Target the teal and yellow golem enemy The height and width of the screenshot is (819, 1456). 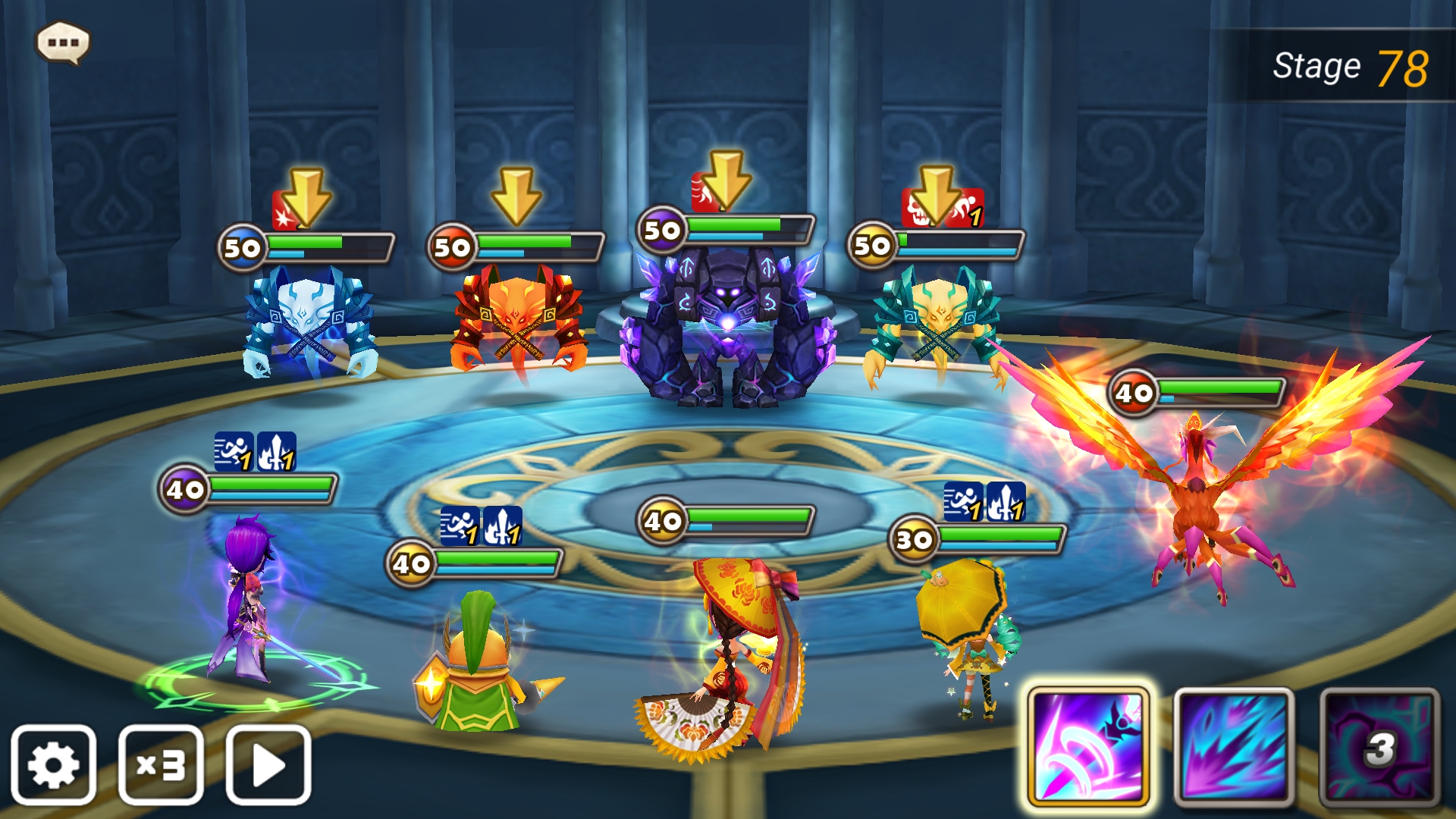[936, 322]
